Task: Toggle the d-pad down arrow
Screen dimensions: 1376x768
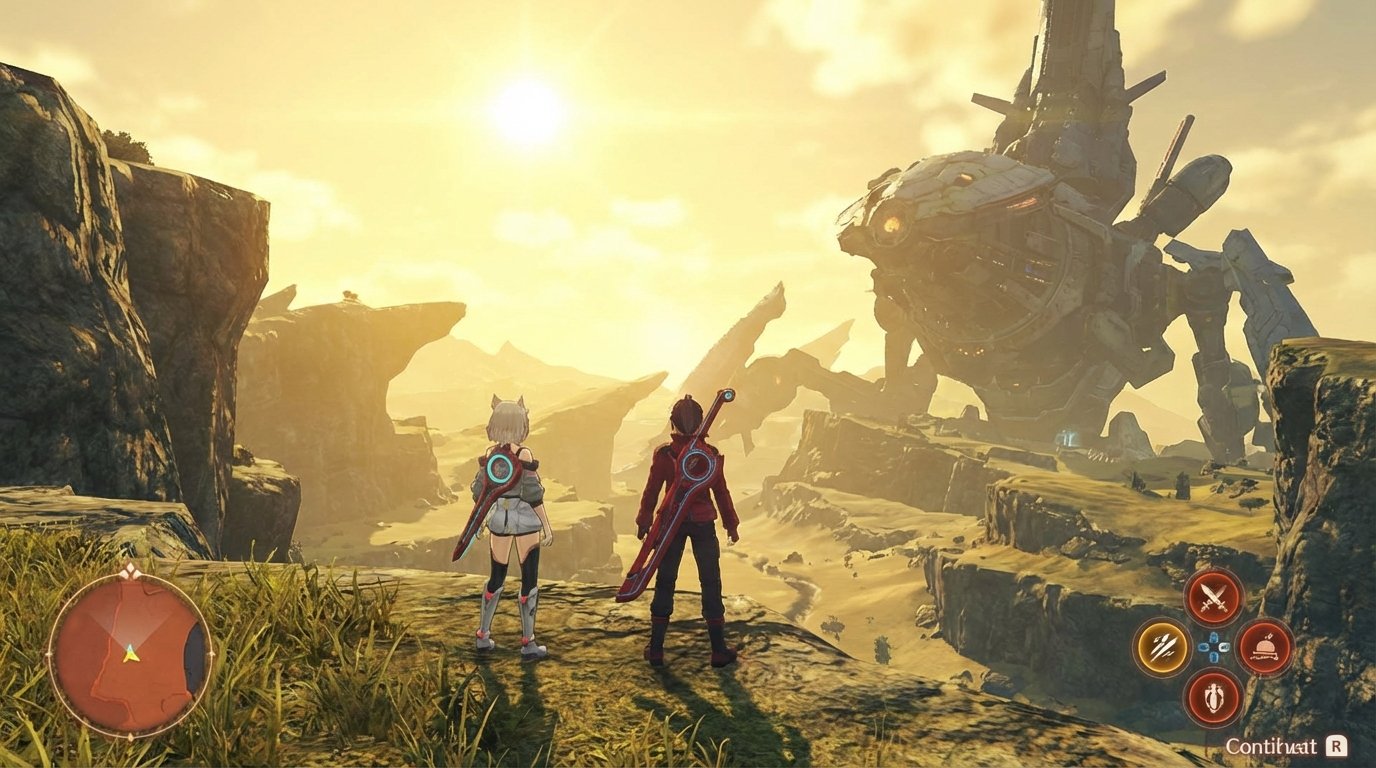Action: [1213, 658]
